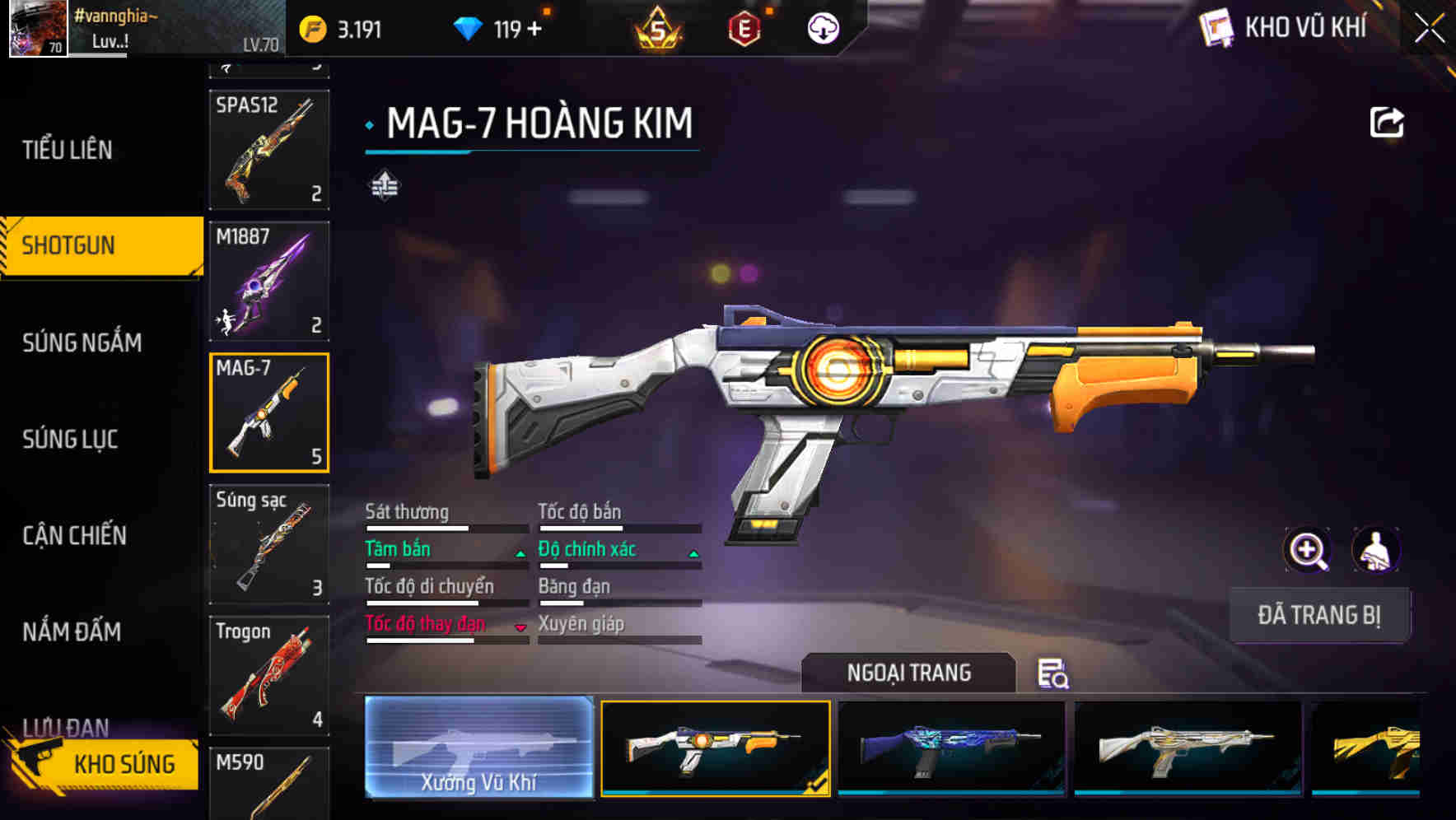
Task: Click the share icon
Action: tap(1386, 123)
